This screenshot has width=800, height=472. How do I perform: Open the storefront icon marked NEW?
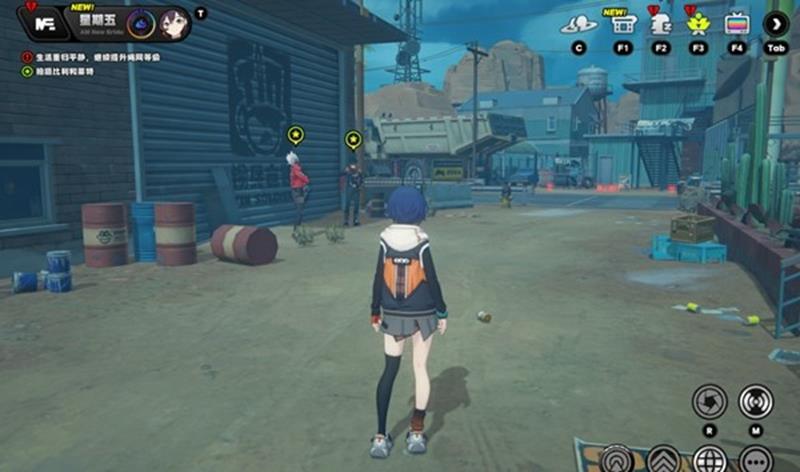(x=623, y=24)
